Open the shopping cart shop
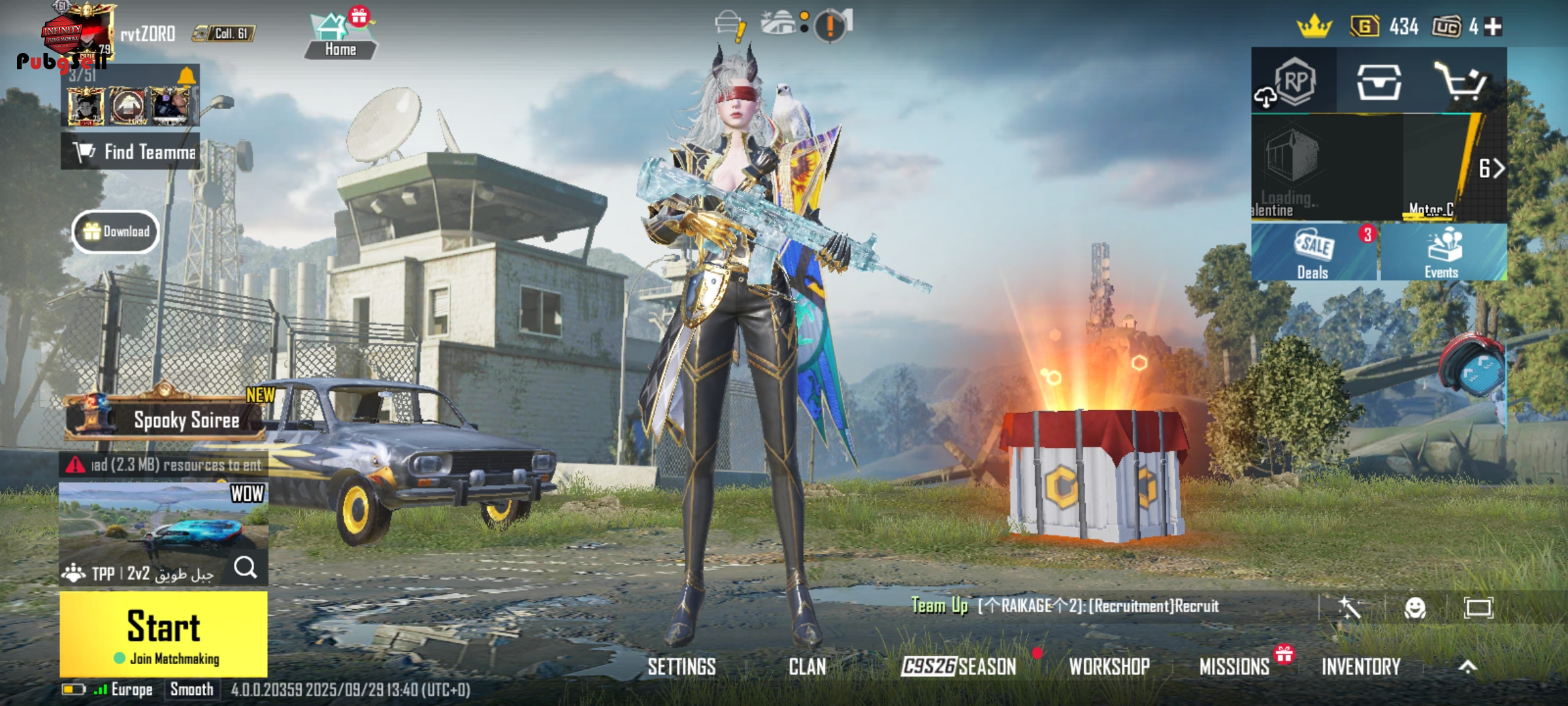This screenshot has height=706, width=1568. click(x=1461, y=81)
